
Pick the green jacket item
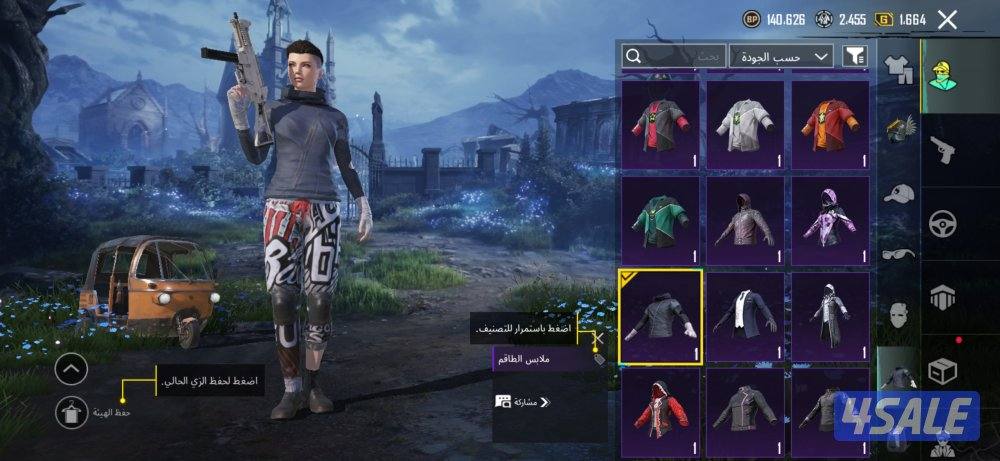[661, 220]
